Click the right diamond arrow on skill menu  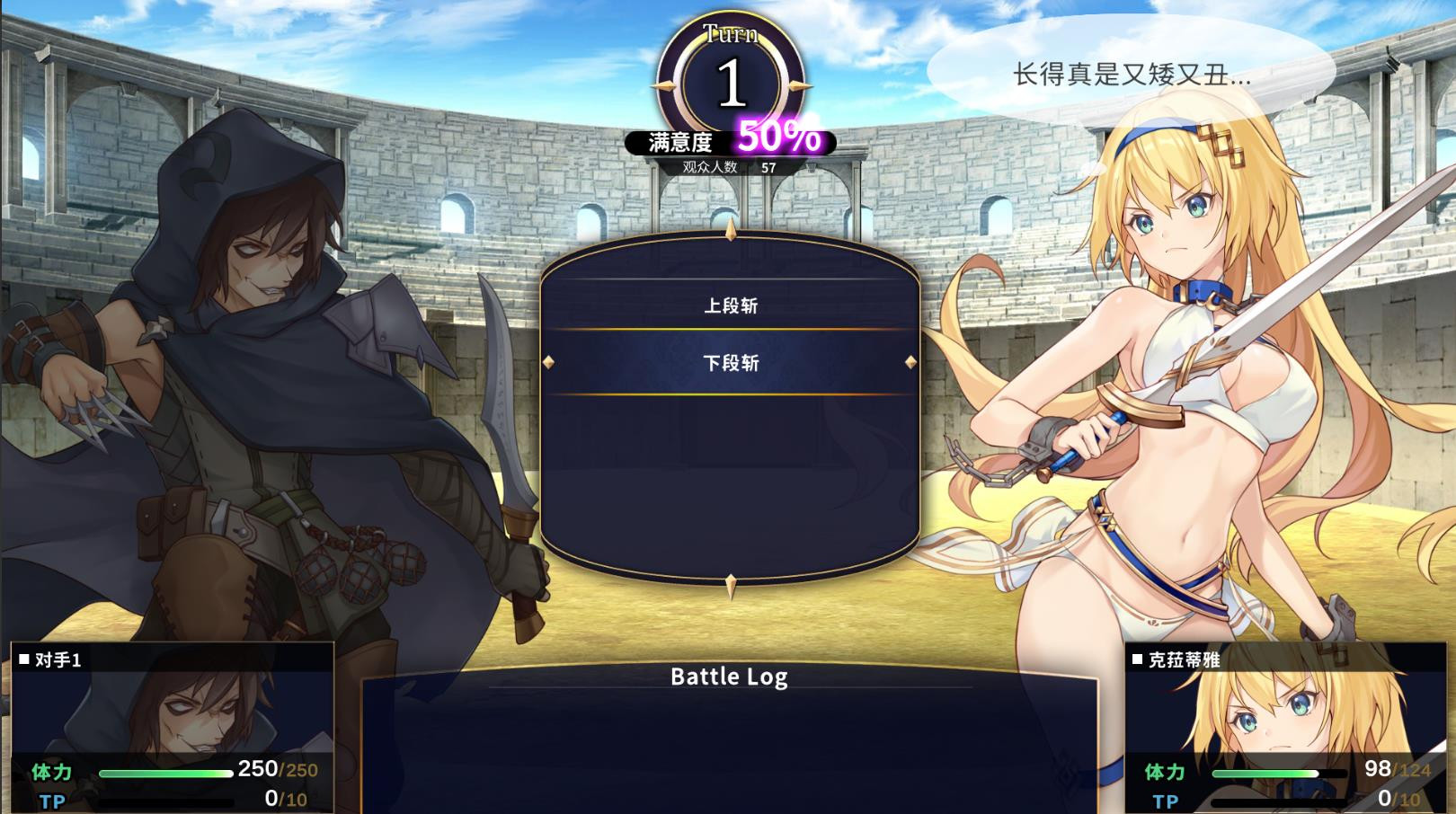[x=910, y=364]
